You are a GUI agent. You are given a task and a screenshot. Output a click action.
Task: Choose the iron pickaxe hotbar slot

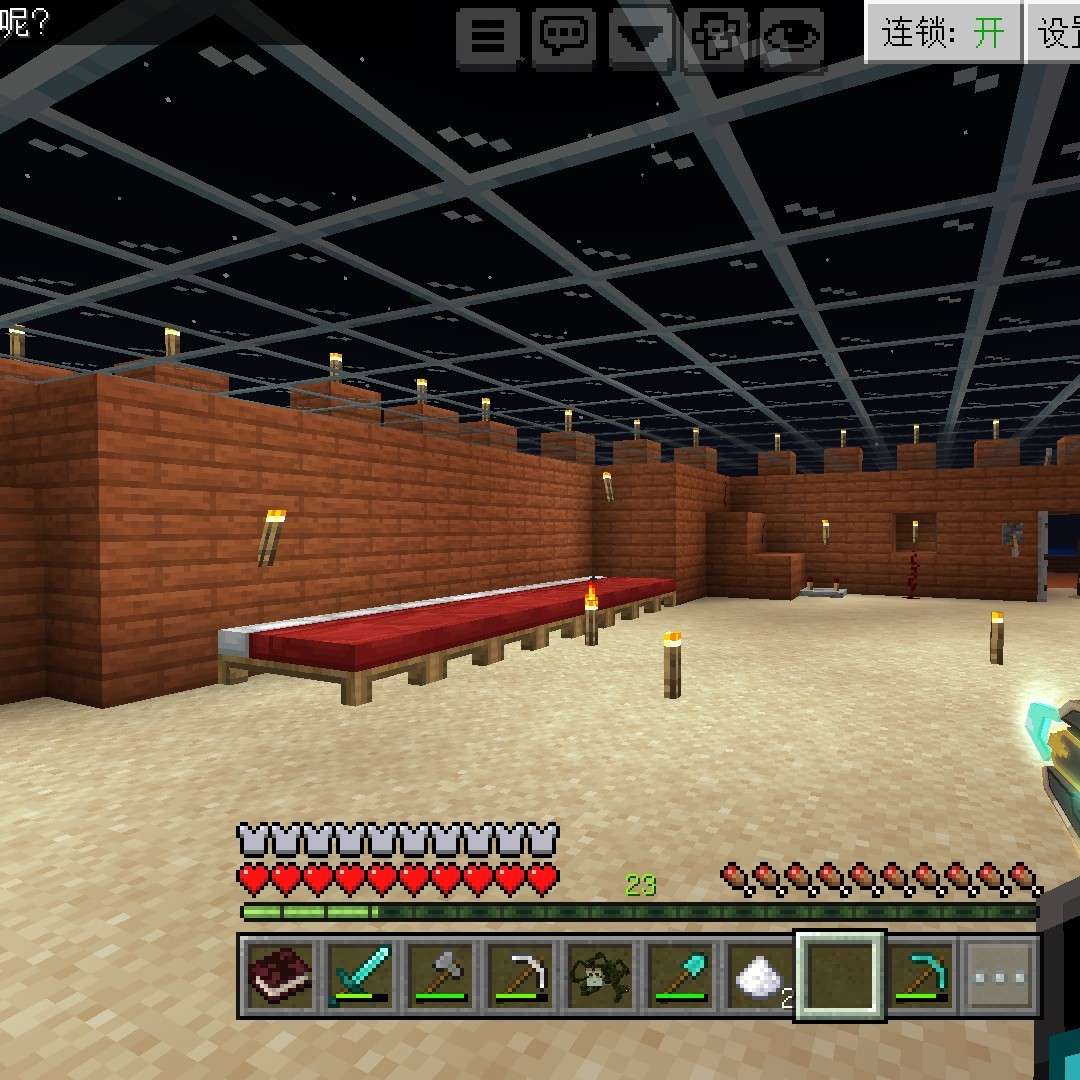coord(519,975)
